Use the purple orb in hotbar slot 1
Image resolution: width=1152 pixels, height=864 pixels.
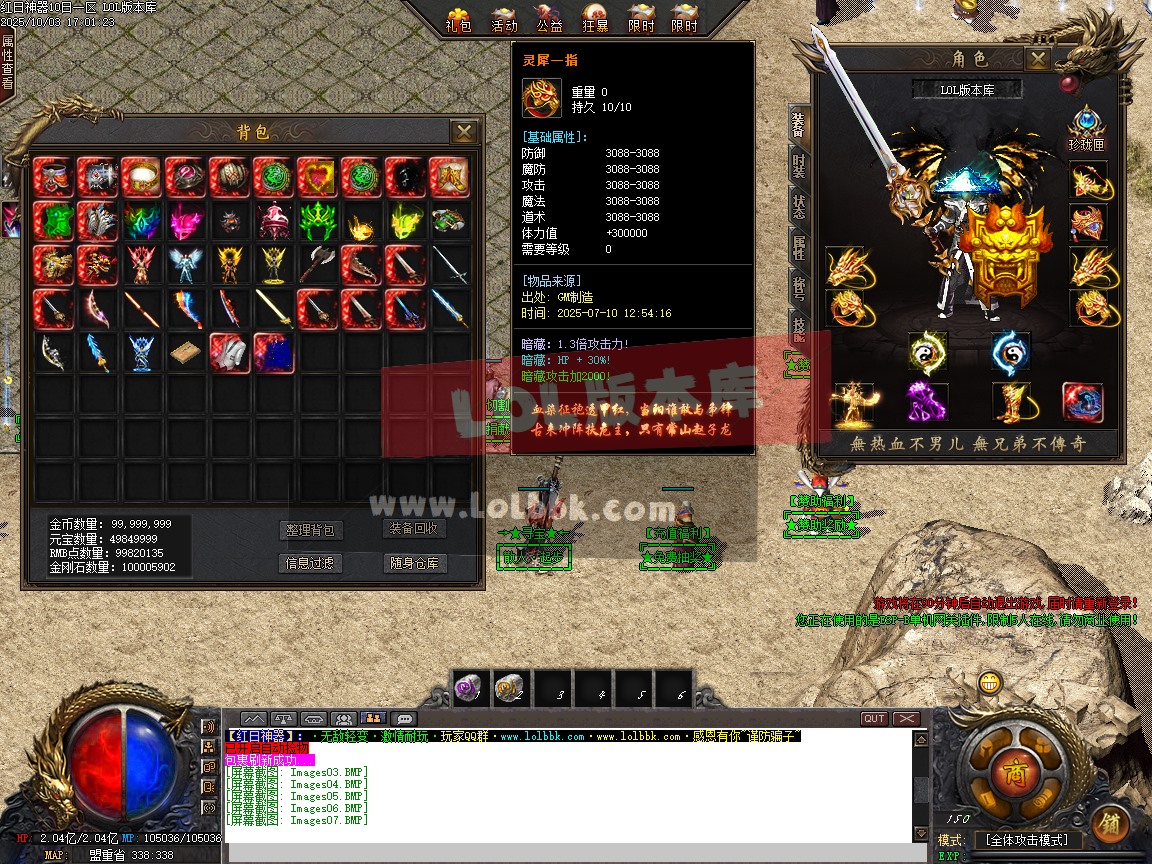coord(468,687)
